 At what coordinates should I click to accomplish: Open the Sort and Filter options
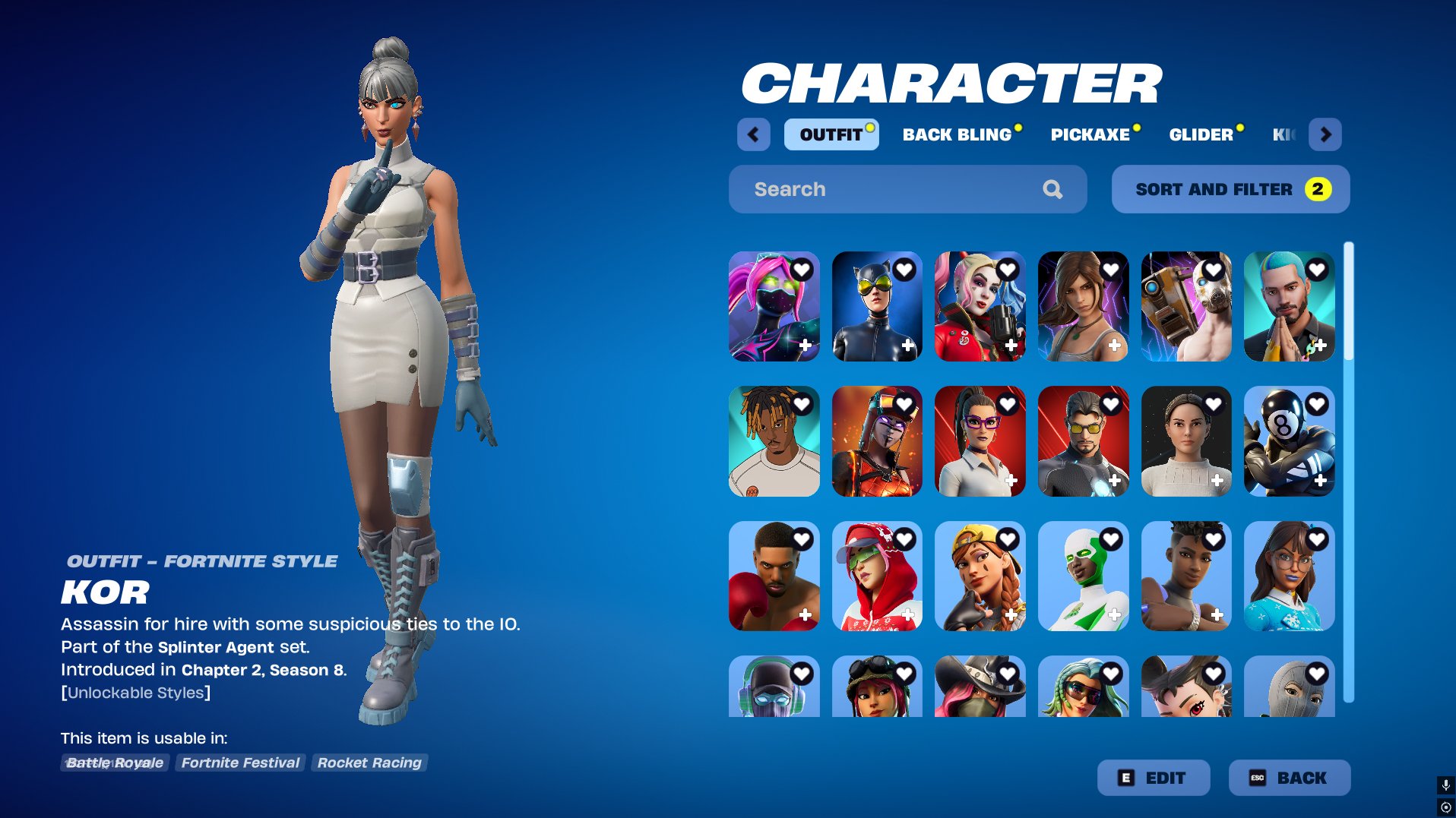click(1229, 189)
